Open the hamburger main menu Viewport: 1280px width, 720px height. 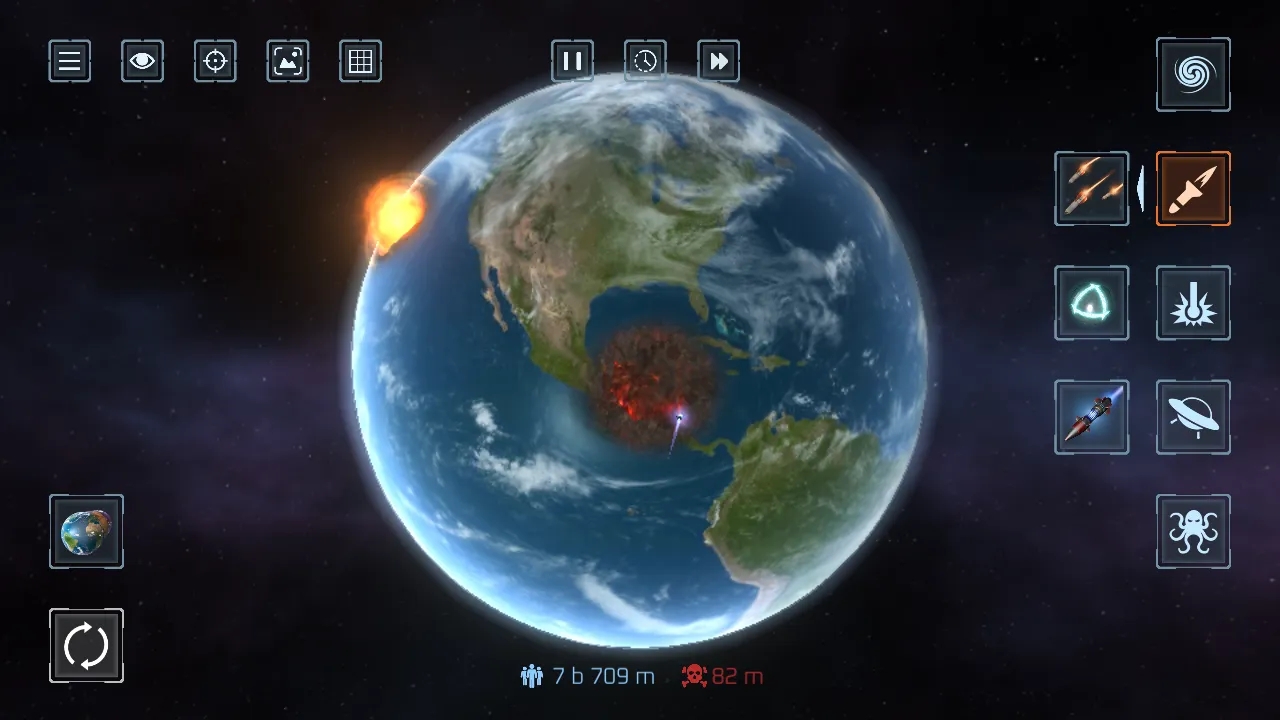coord(70,61)
